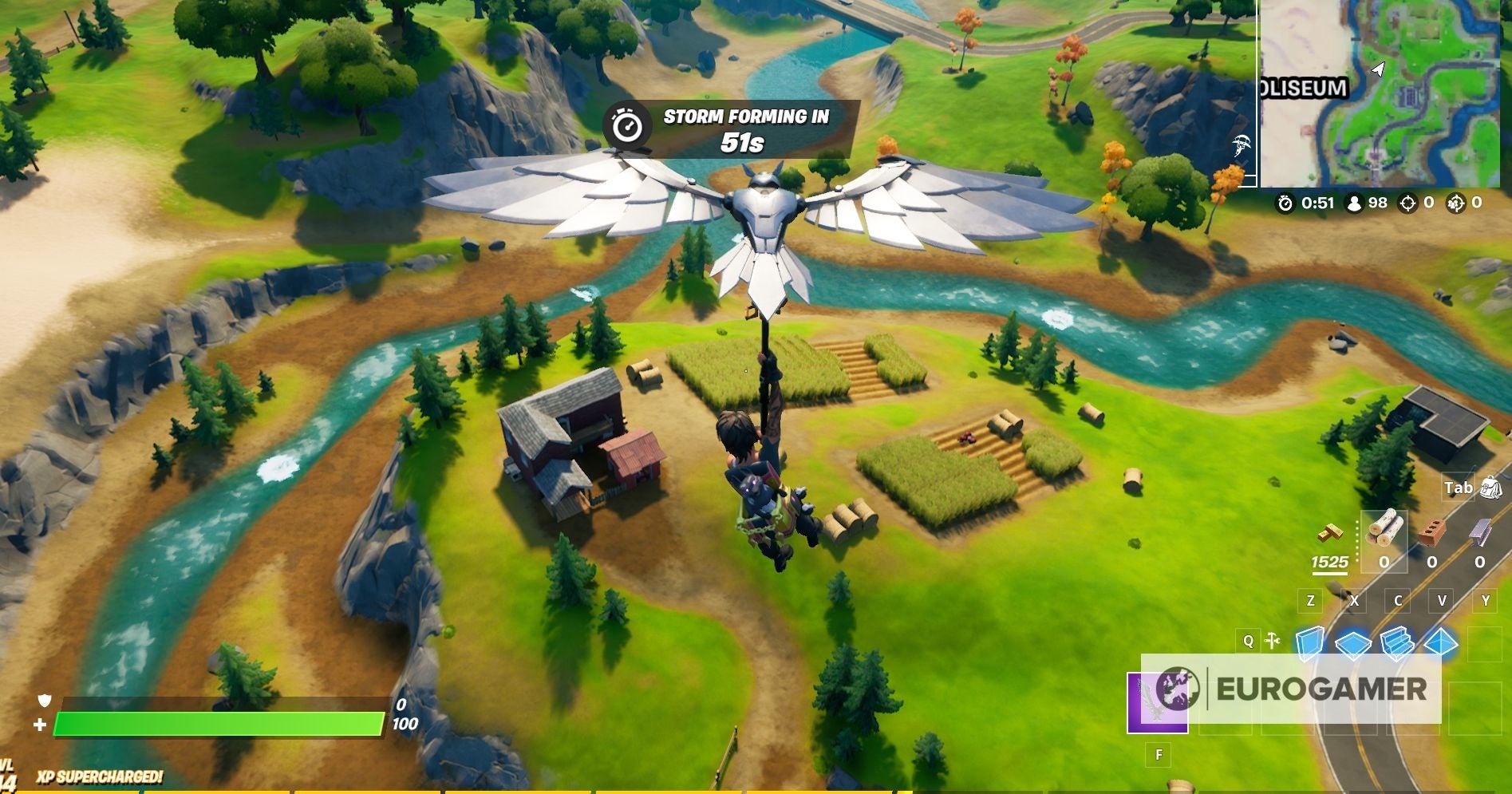Click the players remaining icon showing 98
Viewport: 1512px width, 794px height.
point(1355,203)
